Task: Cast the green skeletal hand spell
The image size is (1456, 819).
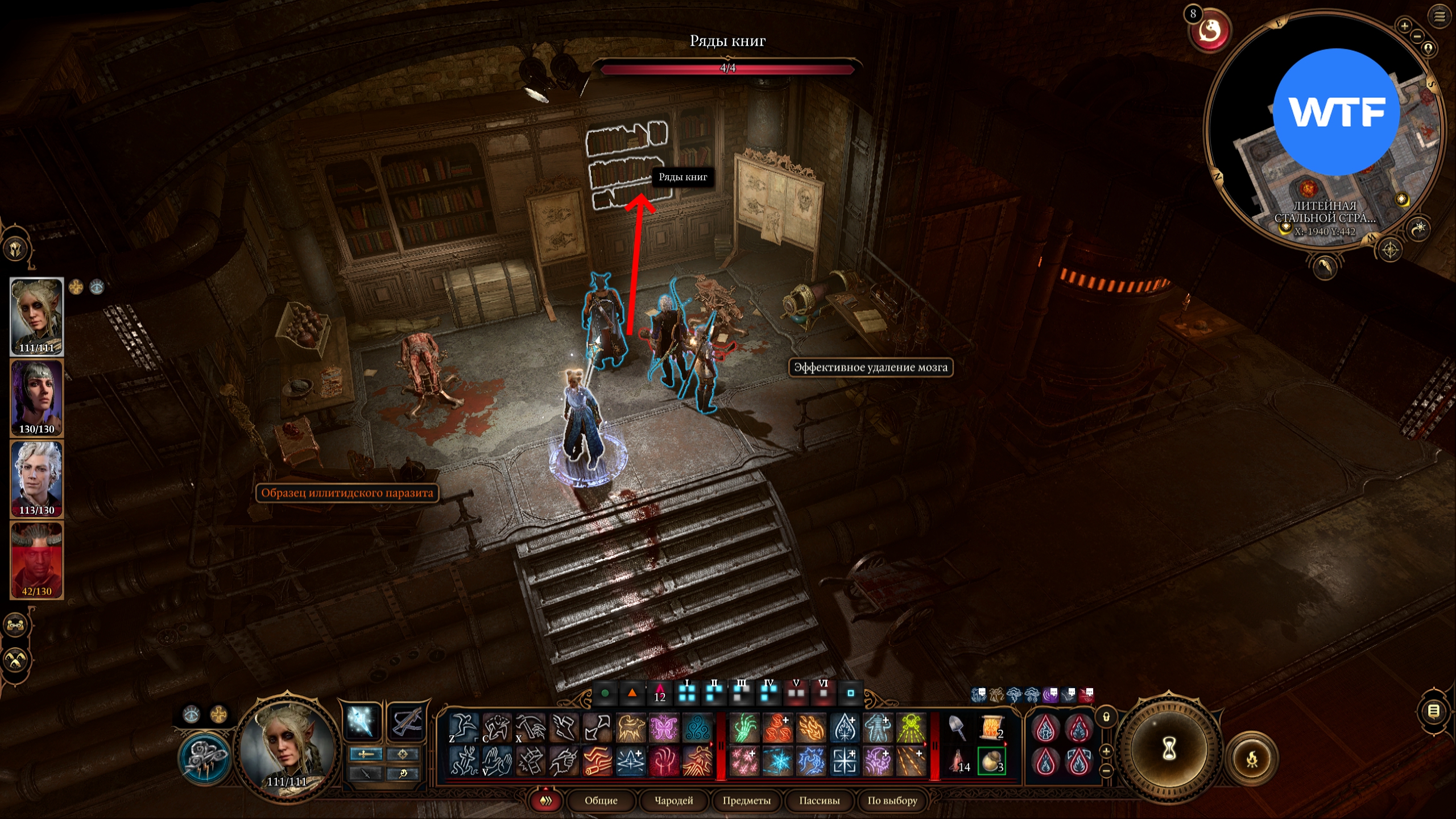Action: (x=744, y=729)
